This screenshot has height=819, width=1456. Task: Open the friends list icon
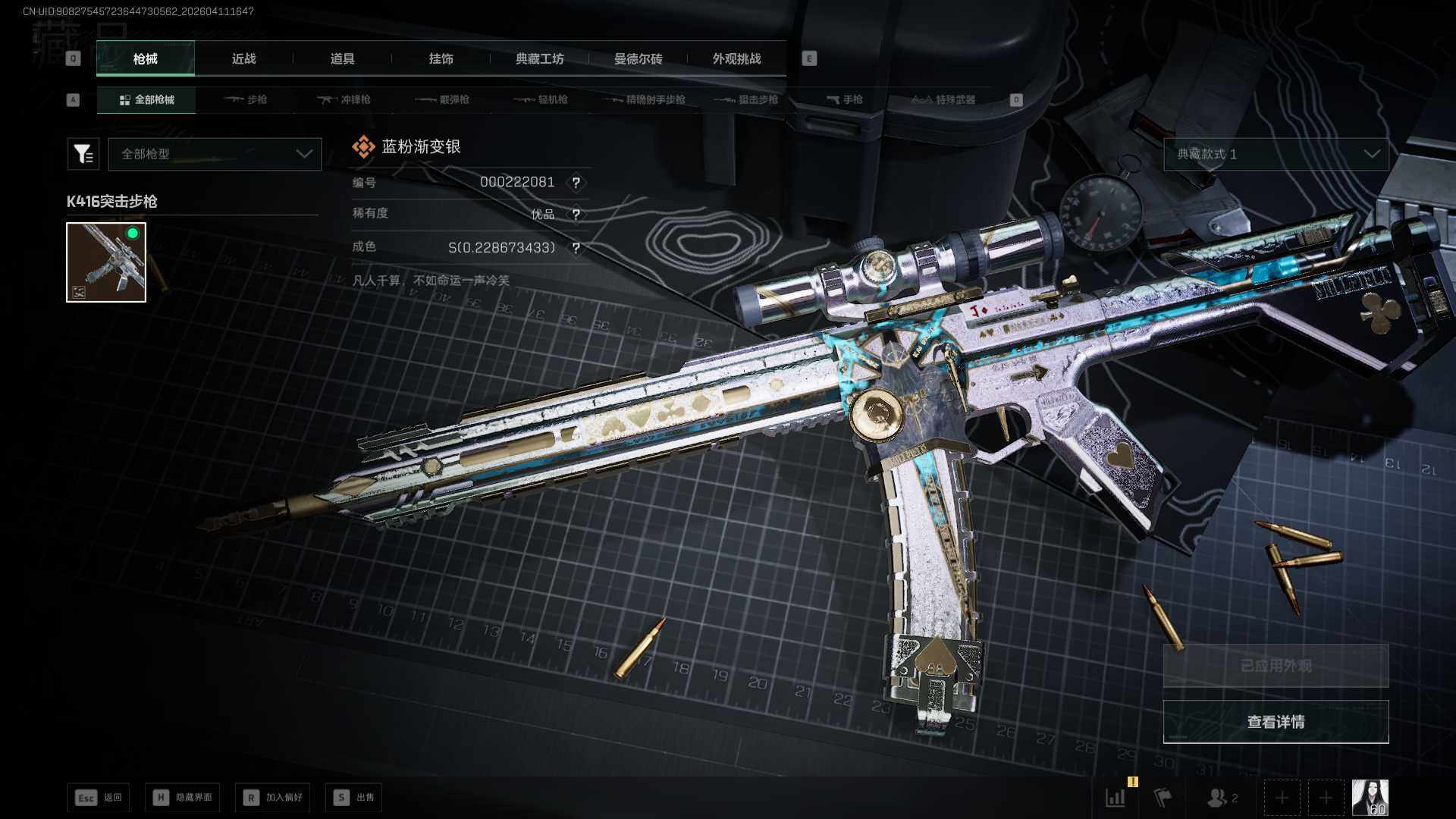coord(1221,798)
